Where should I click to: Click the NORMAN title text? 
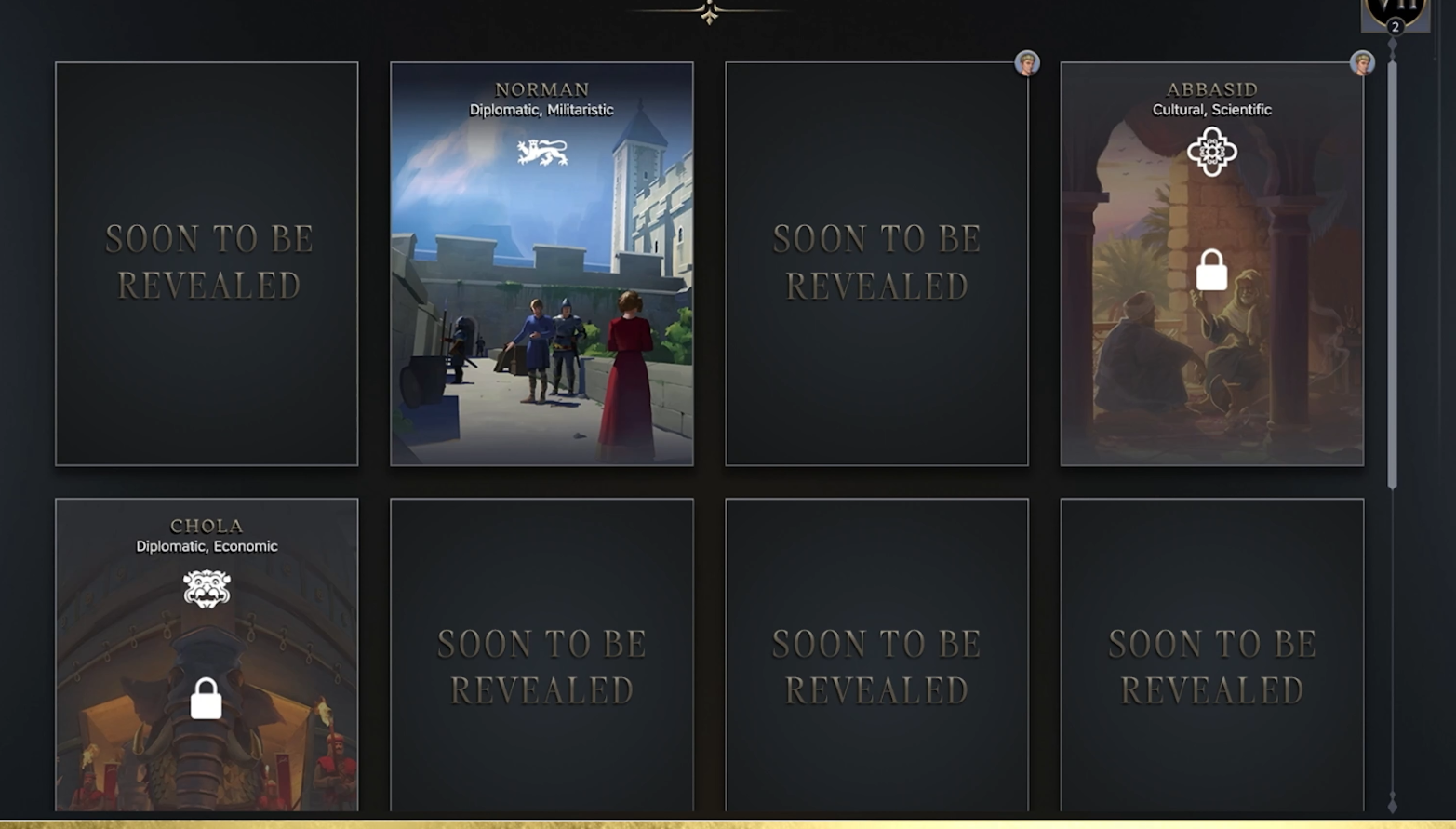click(542, 88)
